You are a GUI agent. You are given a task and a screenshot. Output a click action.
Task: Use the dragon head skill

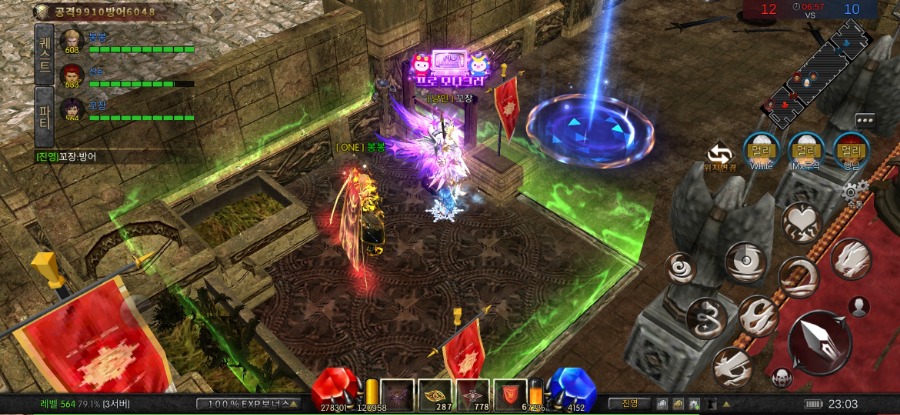tap(850, 259)
